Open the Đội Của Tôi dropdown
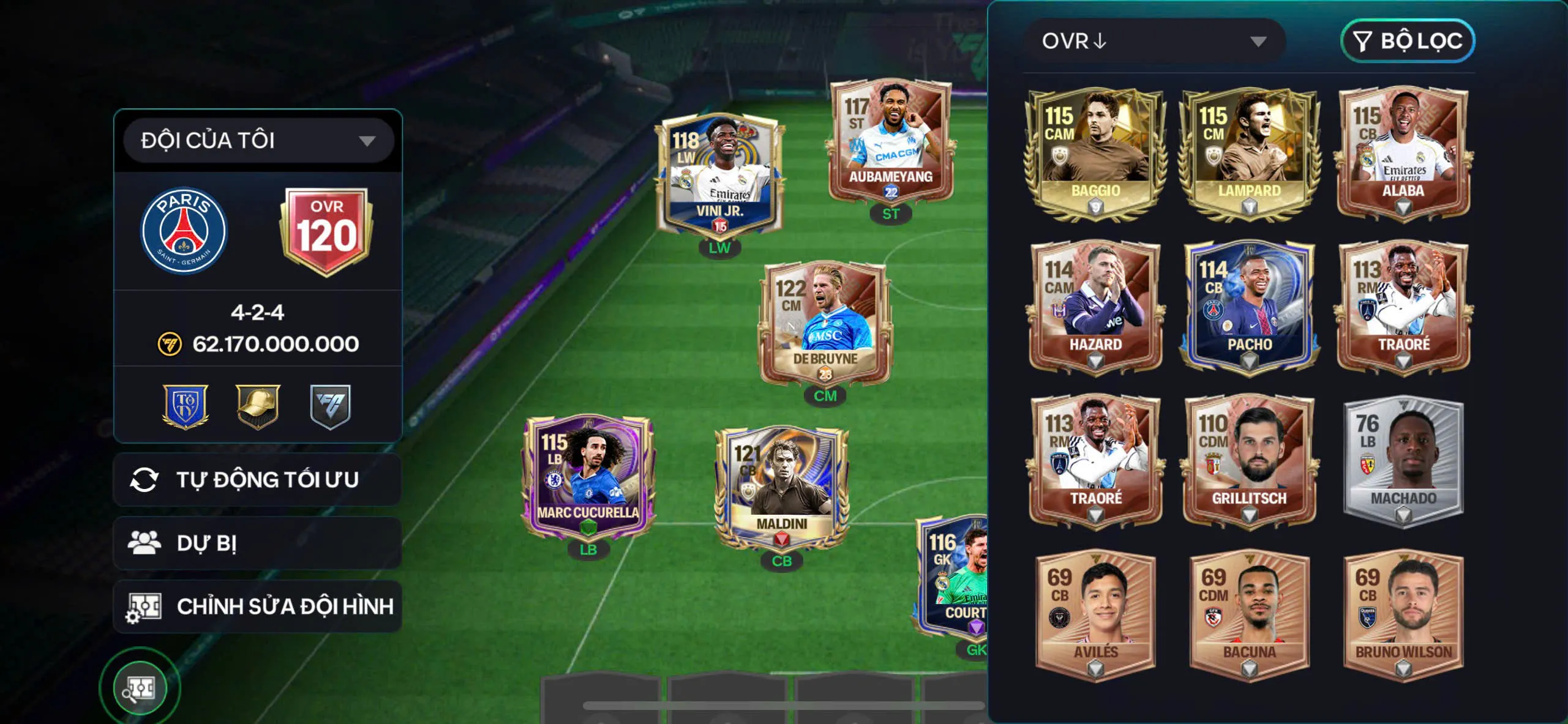 [x=258, y=141]
